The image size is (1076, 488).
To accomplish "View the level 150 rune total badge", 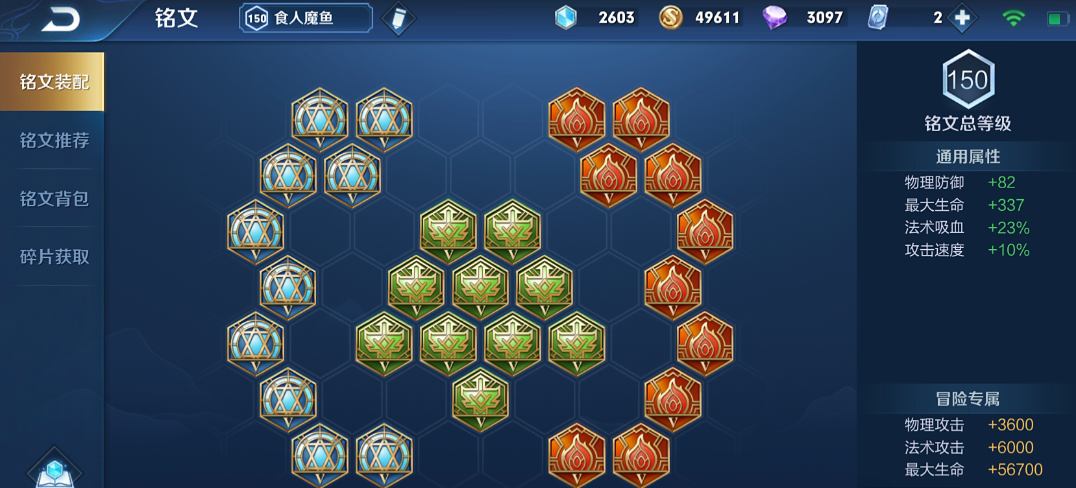I will pos(967,79).
